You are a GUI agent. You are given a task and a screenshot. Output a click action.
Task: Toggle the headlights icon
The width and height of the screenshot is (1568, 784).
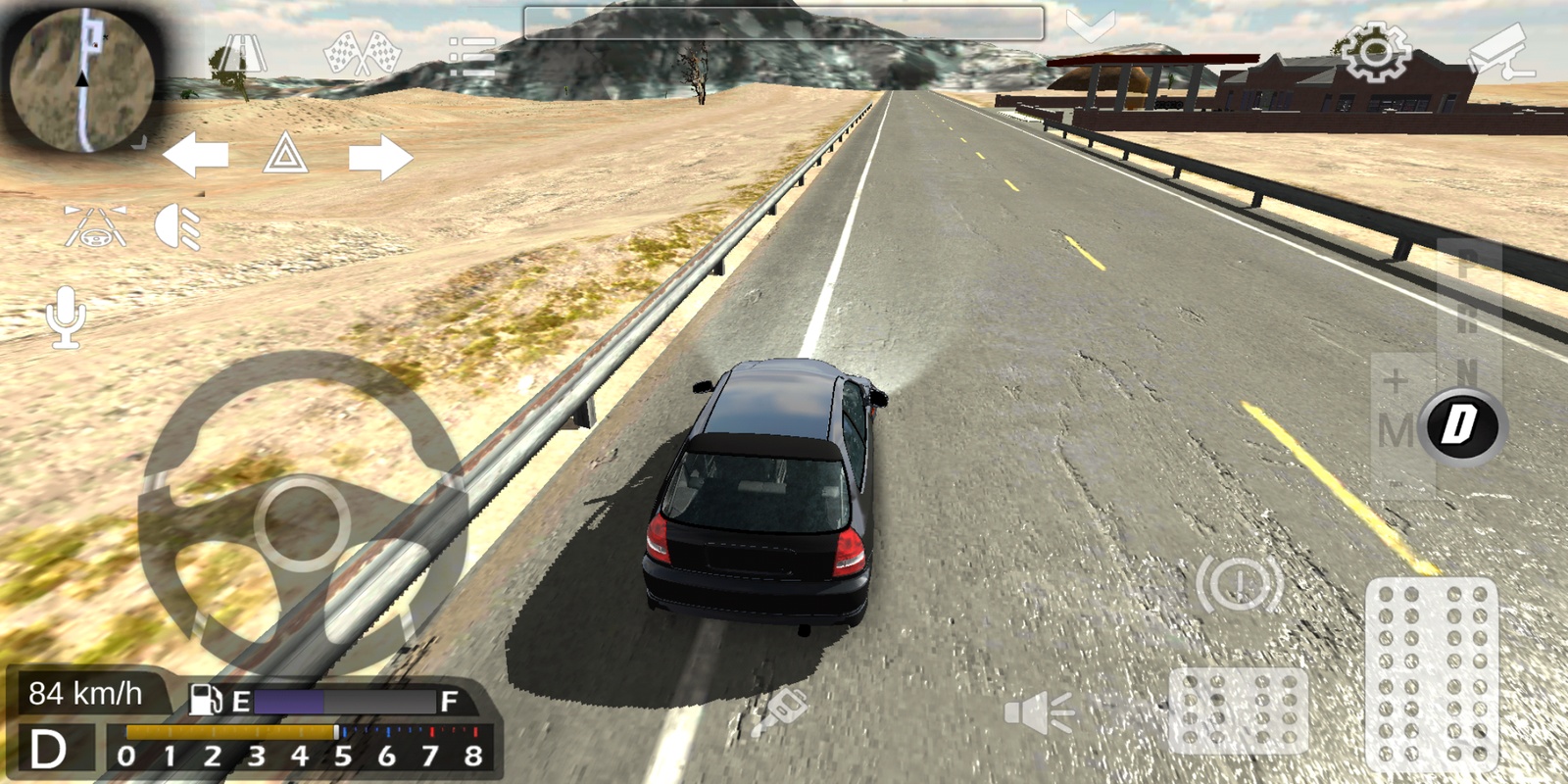[x=178, y=227]
